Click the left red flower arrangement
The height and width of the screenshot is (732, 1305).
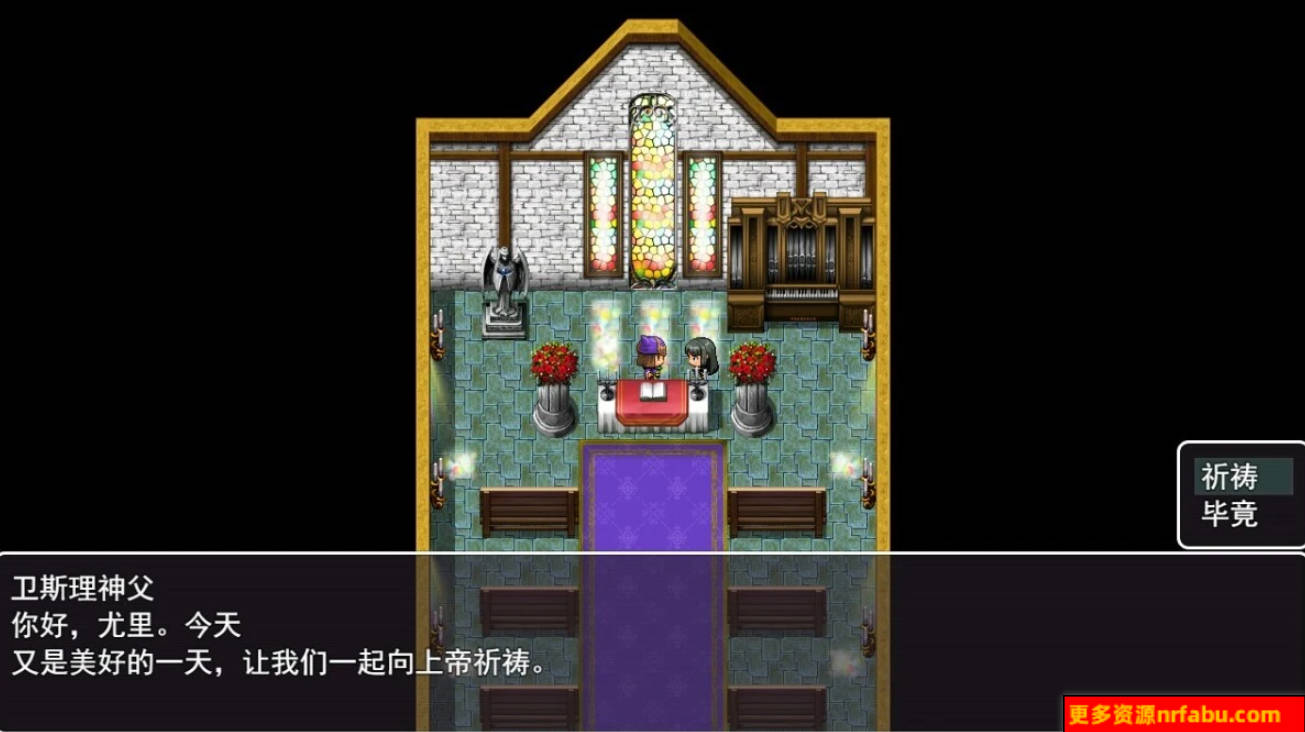554,363
